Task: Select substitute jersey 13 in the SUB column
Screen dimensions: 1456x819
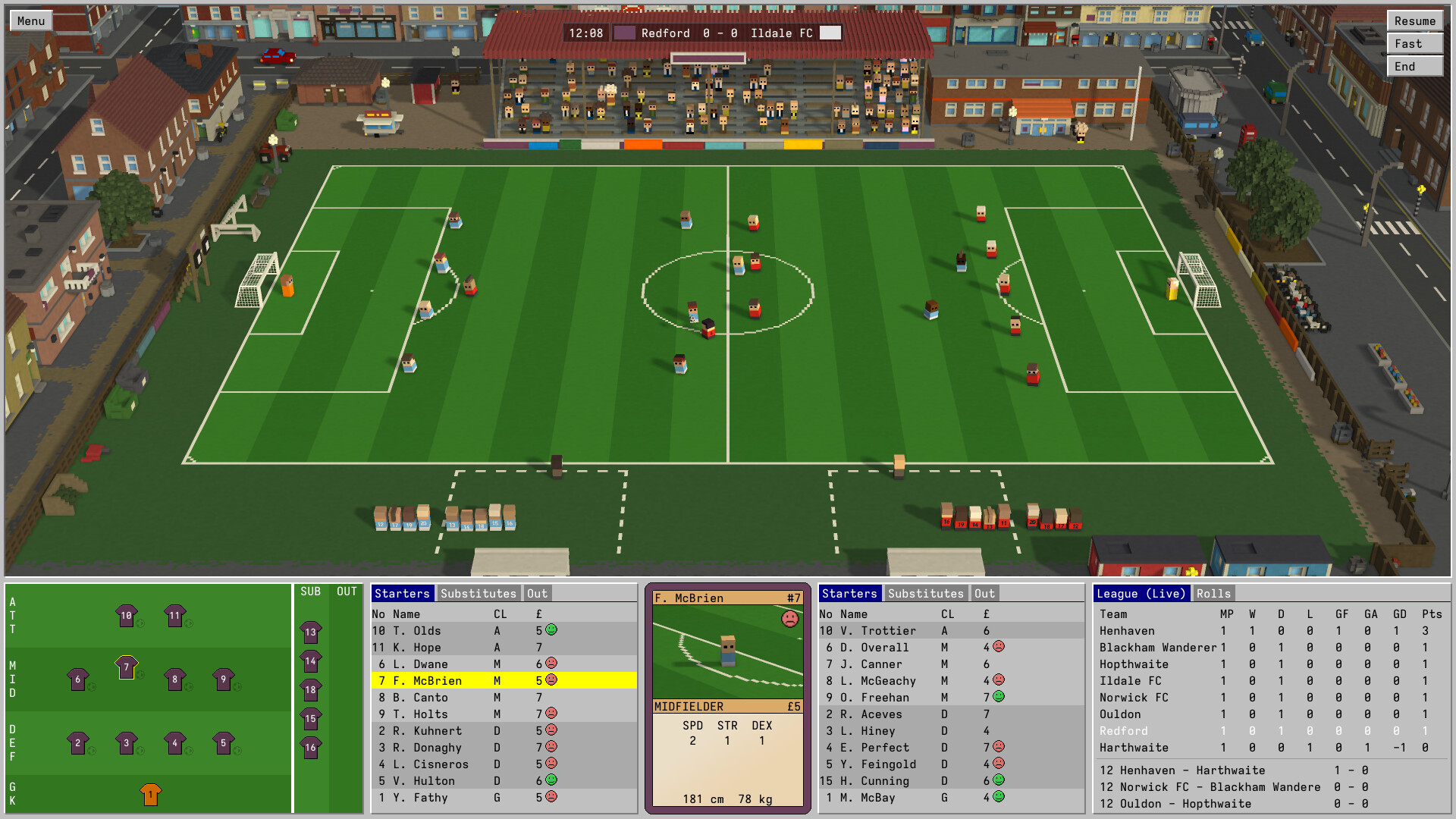Action: 311,631
